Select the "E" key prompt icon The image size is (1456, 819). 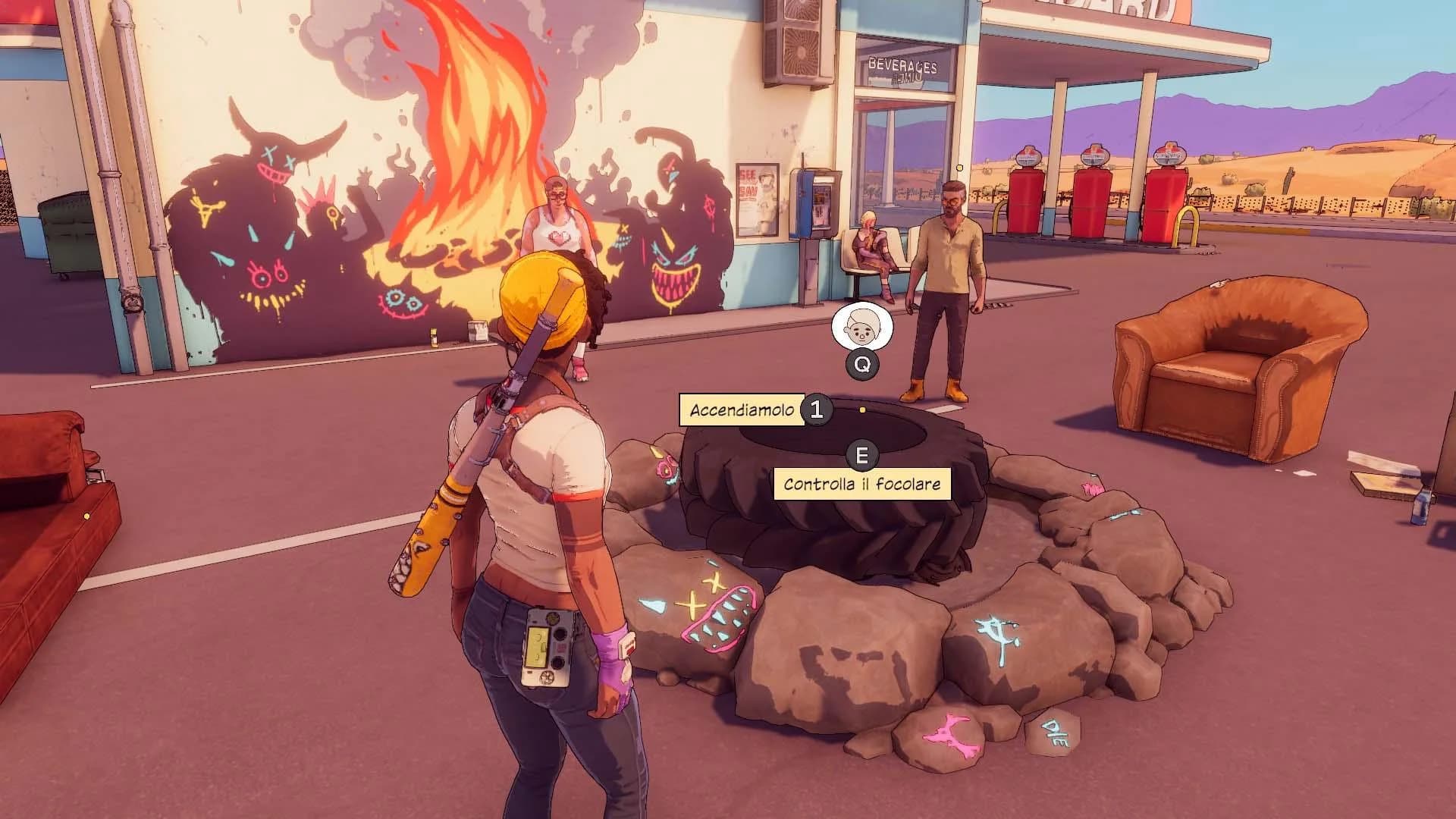(861, 456)
